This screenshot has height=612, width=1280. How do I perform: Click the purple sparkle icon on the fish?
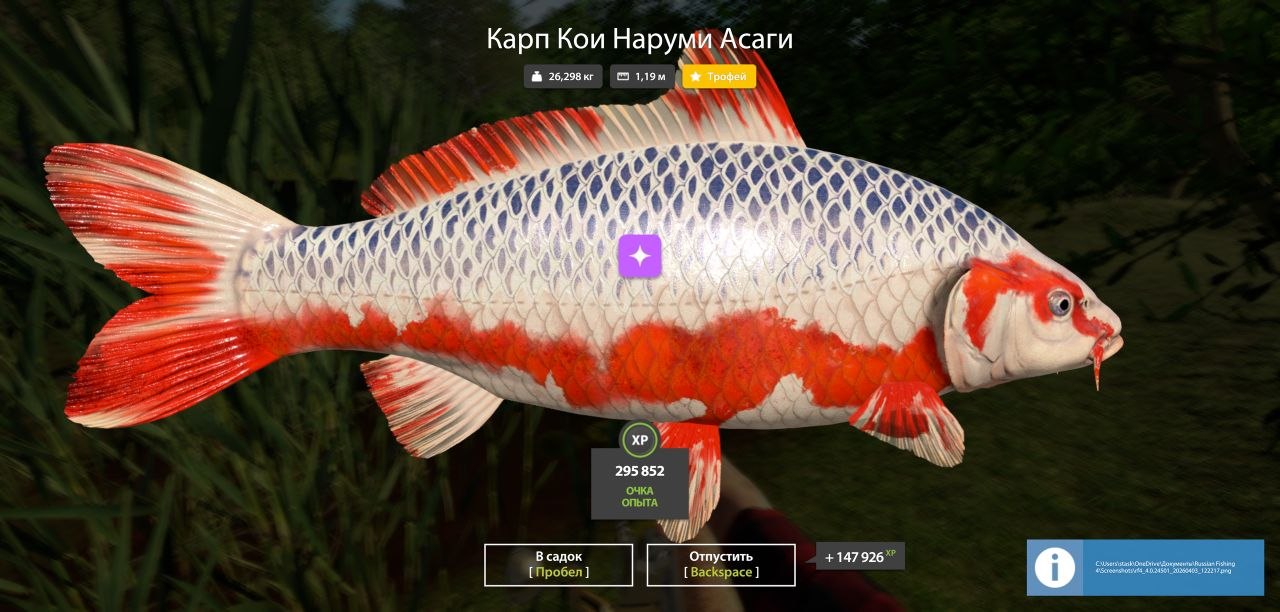[640, 255]
